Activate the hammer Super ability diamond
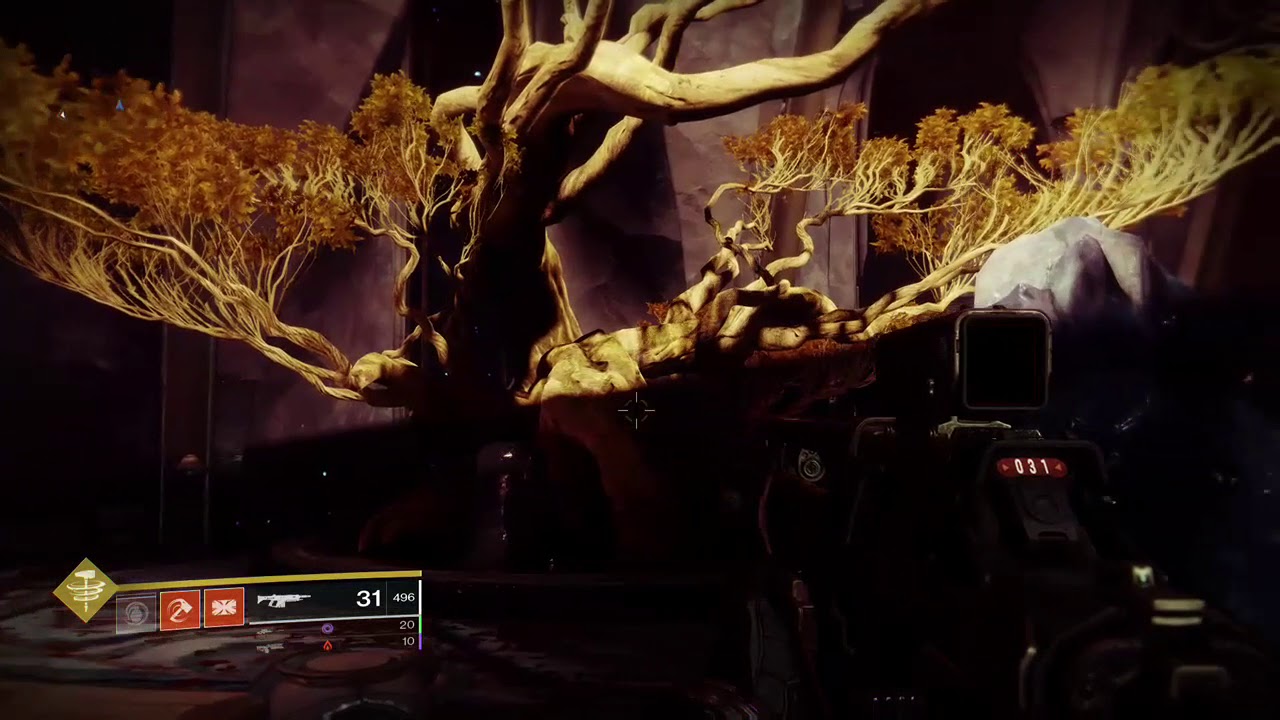This screenshot has height=720, width=1280. click(86, 590)
